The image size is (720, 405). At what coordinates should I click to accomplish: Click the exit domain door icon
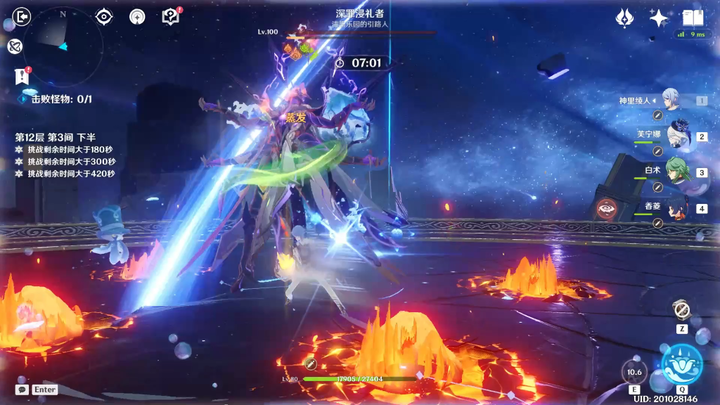(22, 16)
